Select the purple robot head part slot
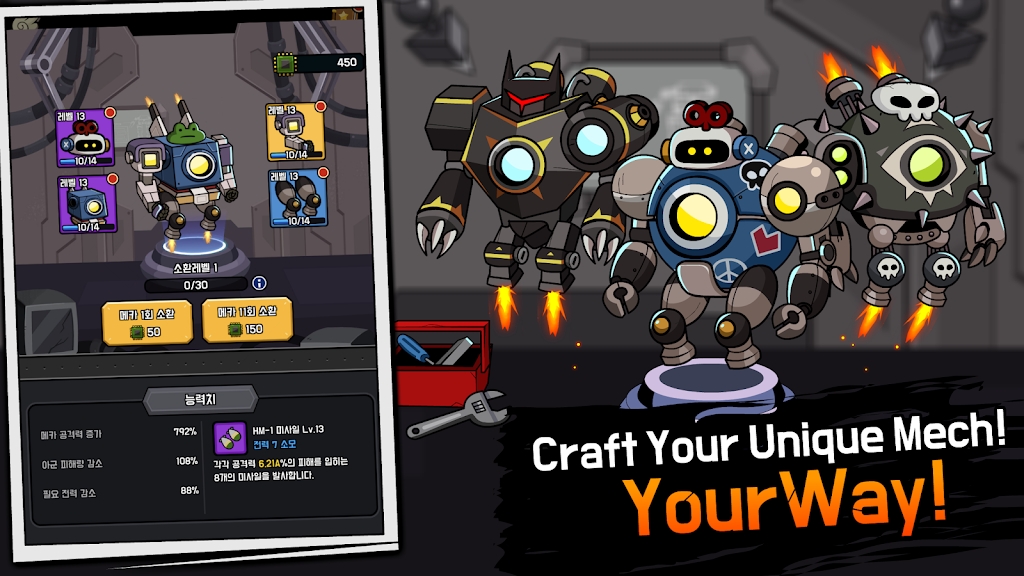Screen dimensions: 1024x576 tap(85, 138)
